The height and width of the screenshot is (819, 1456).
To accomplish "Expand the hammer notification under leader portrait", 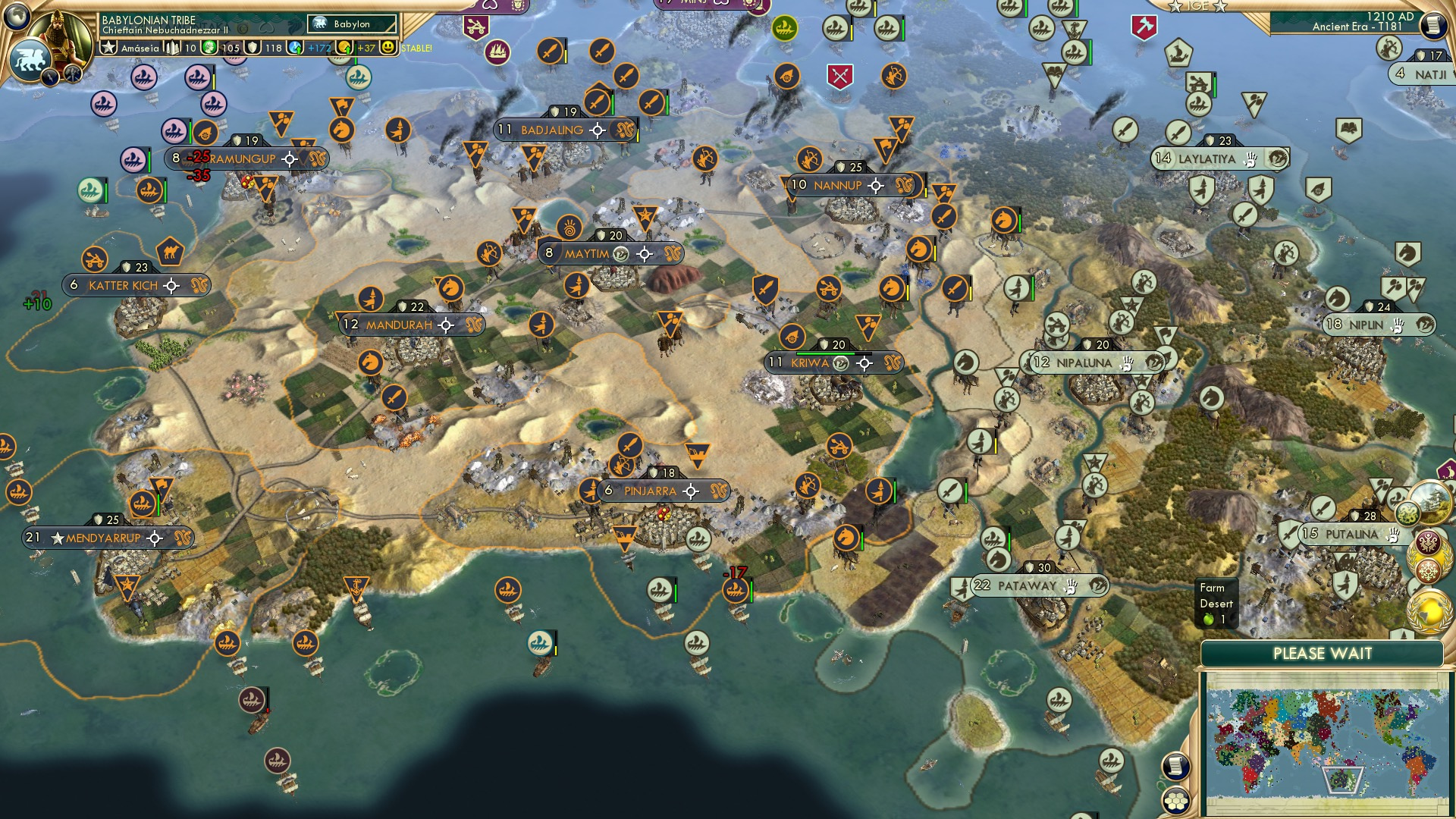I will 72,74.
